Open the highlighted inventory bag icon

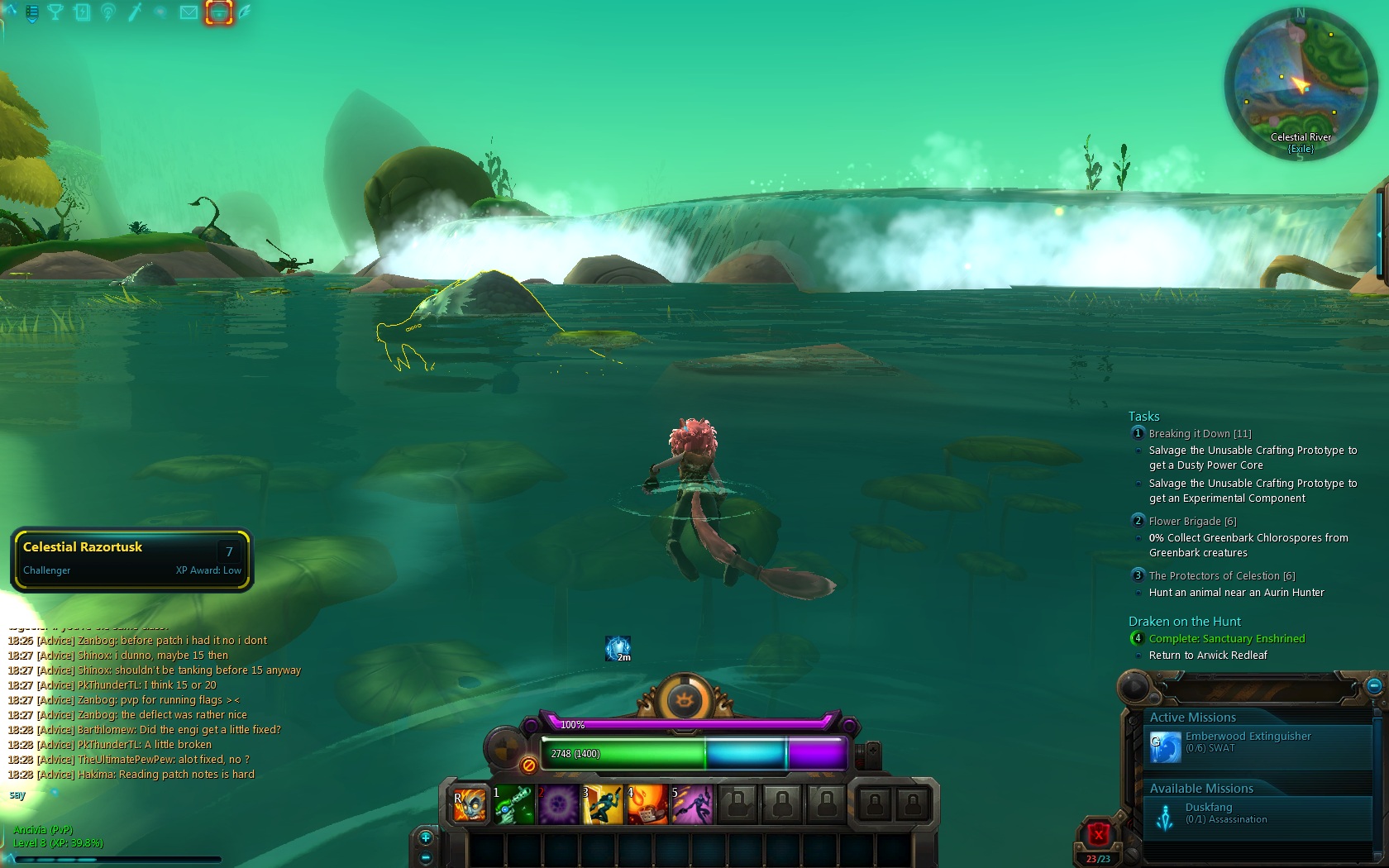coord(217,12)
